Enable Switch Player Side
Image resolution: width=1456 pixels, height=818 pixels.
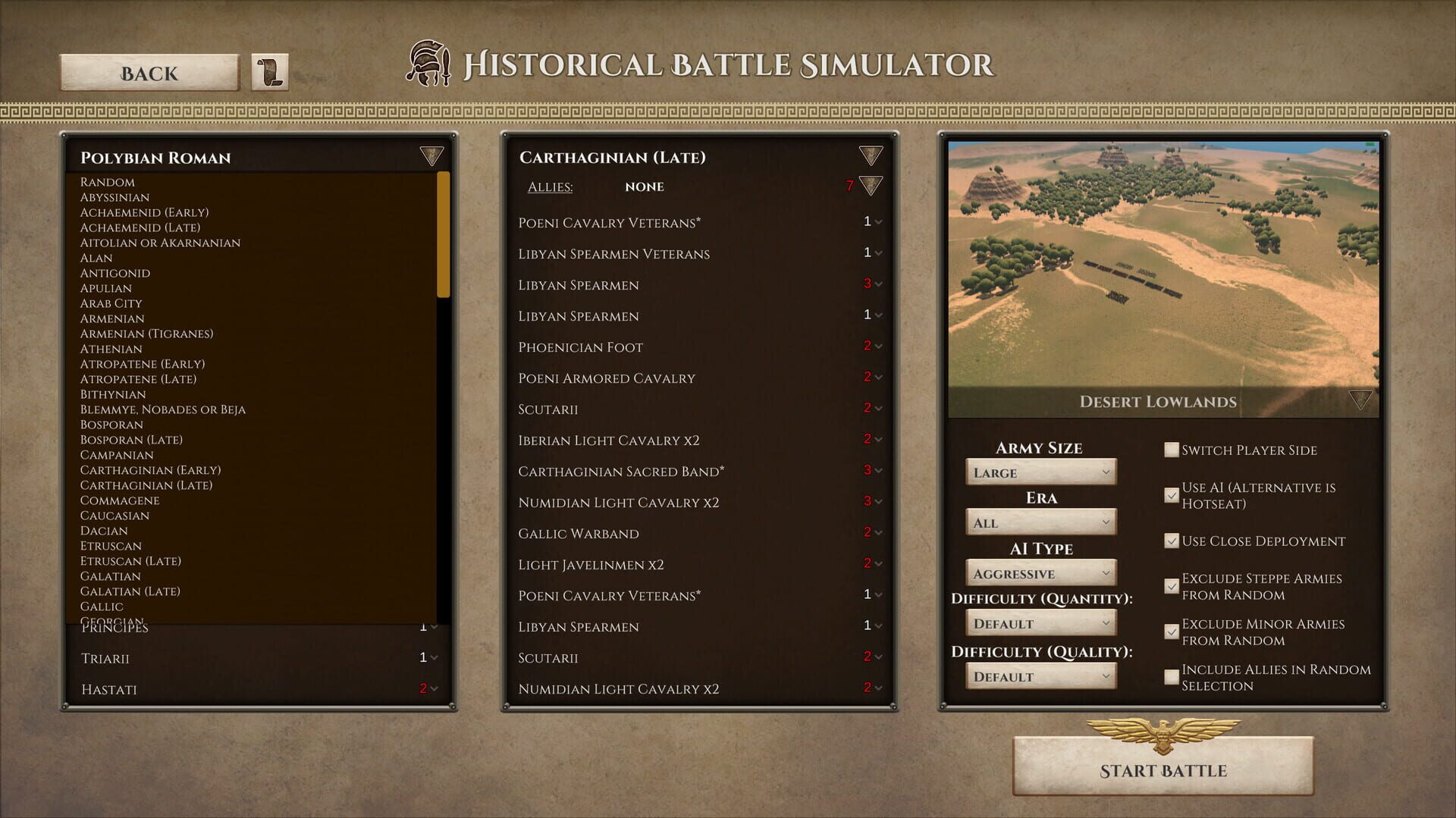click(1170, 449)
